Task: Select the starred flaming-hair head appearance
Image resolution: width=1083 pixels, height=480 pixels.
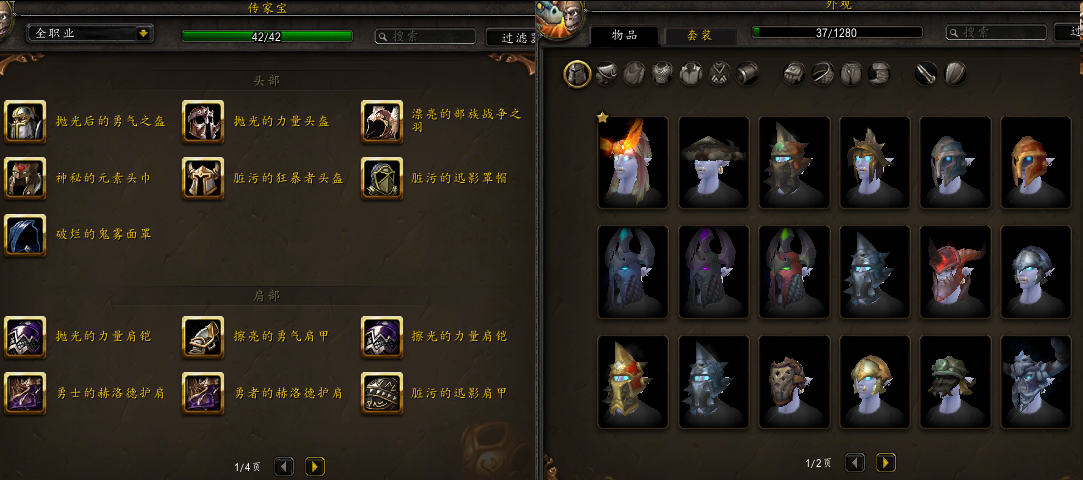Action: (x=634, y=163)
